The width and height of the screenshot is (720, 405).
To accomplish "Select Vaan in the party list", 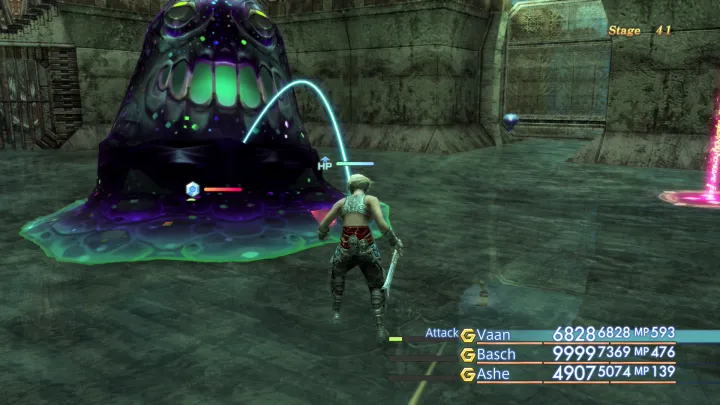I will 494,334.
